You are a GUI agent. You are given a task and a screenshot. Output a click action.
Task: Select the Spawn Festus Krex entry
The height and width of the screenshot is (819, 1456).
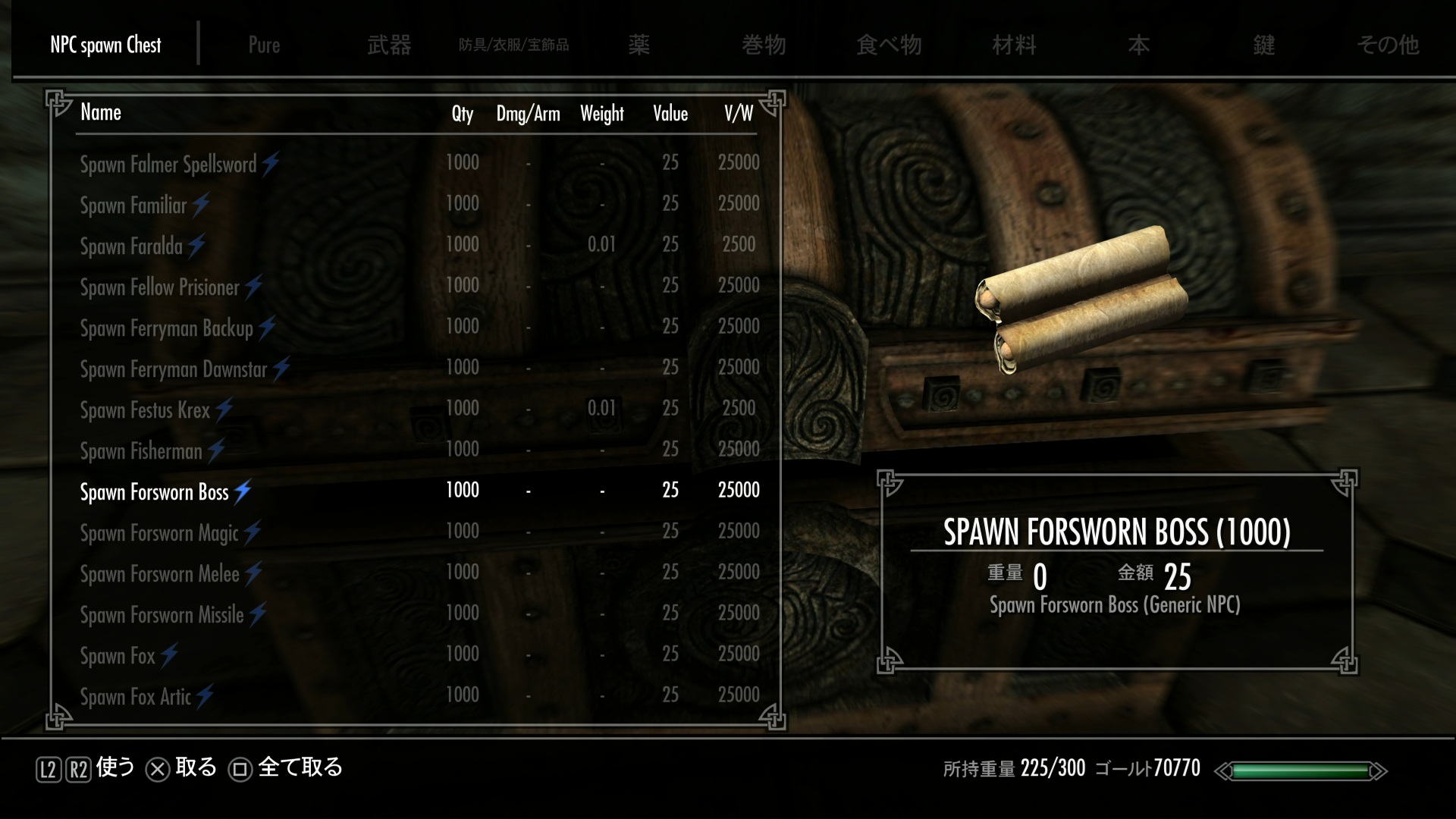click(x=145, y=410)
